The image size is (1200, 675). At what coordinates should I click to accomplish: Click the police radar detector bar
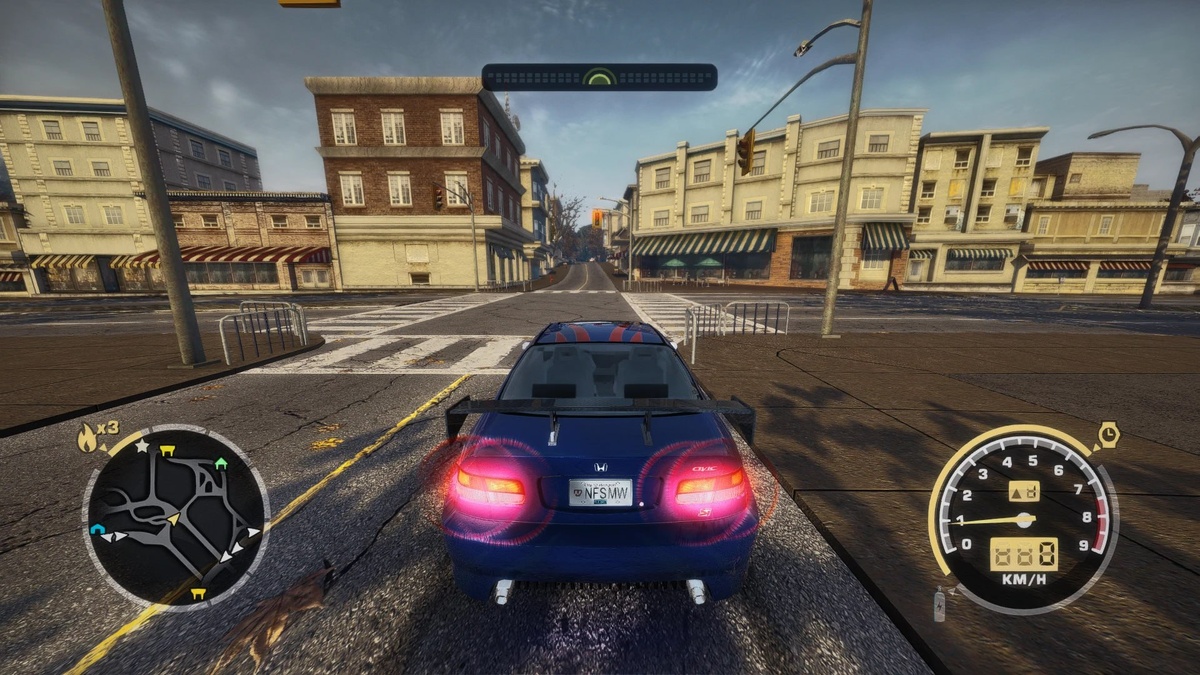click(x=599, y=77)
